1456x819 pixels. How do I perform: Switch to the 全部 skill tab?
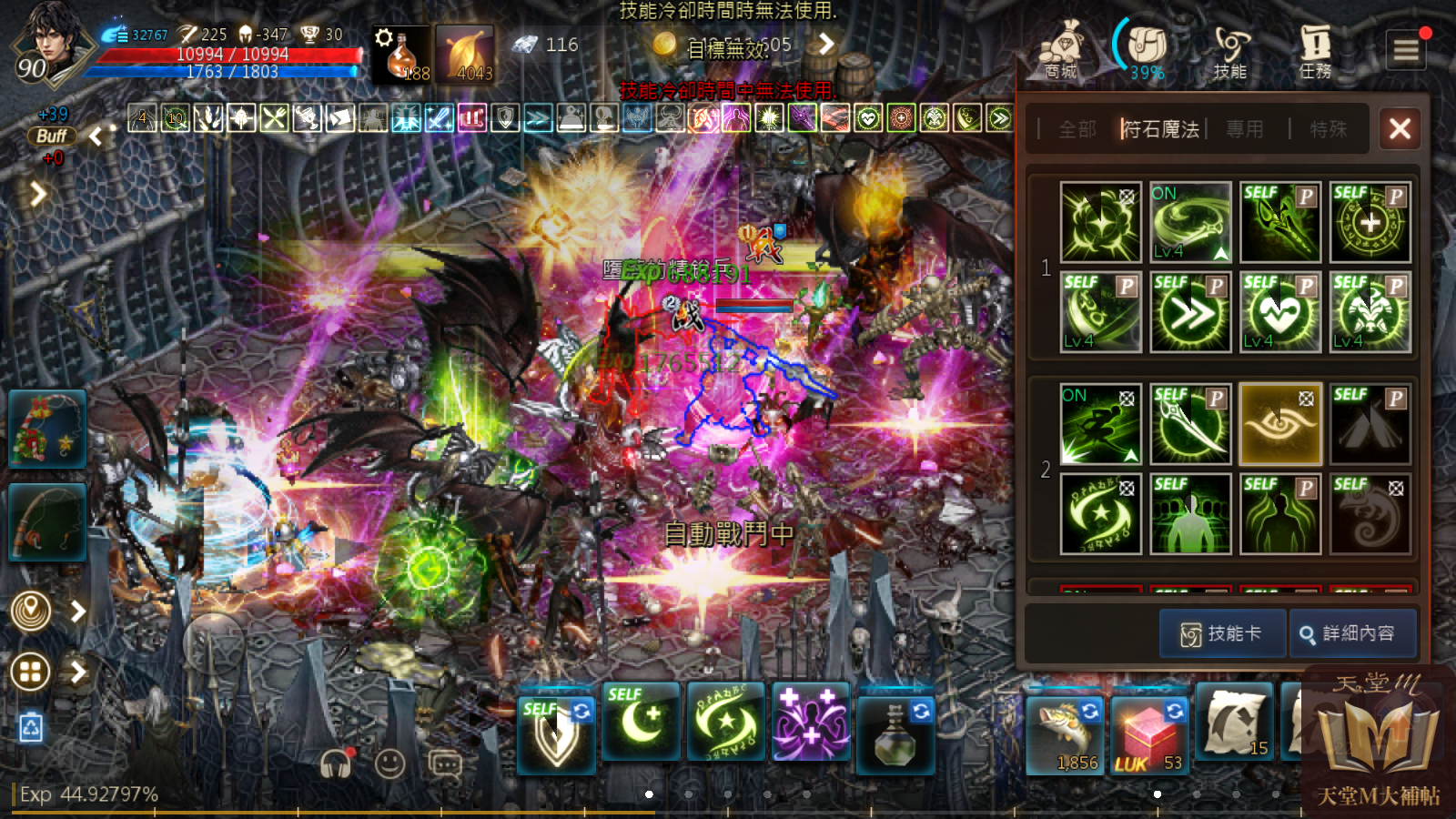click(x=1077, y=129)
